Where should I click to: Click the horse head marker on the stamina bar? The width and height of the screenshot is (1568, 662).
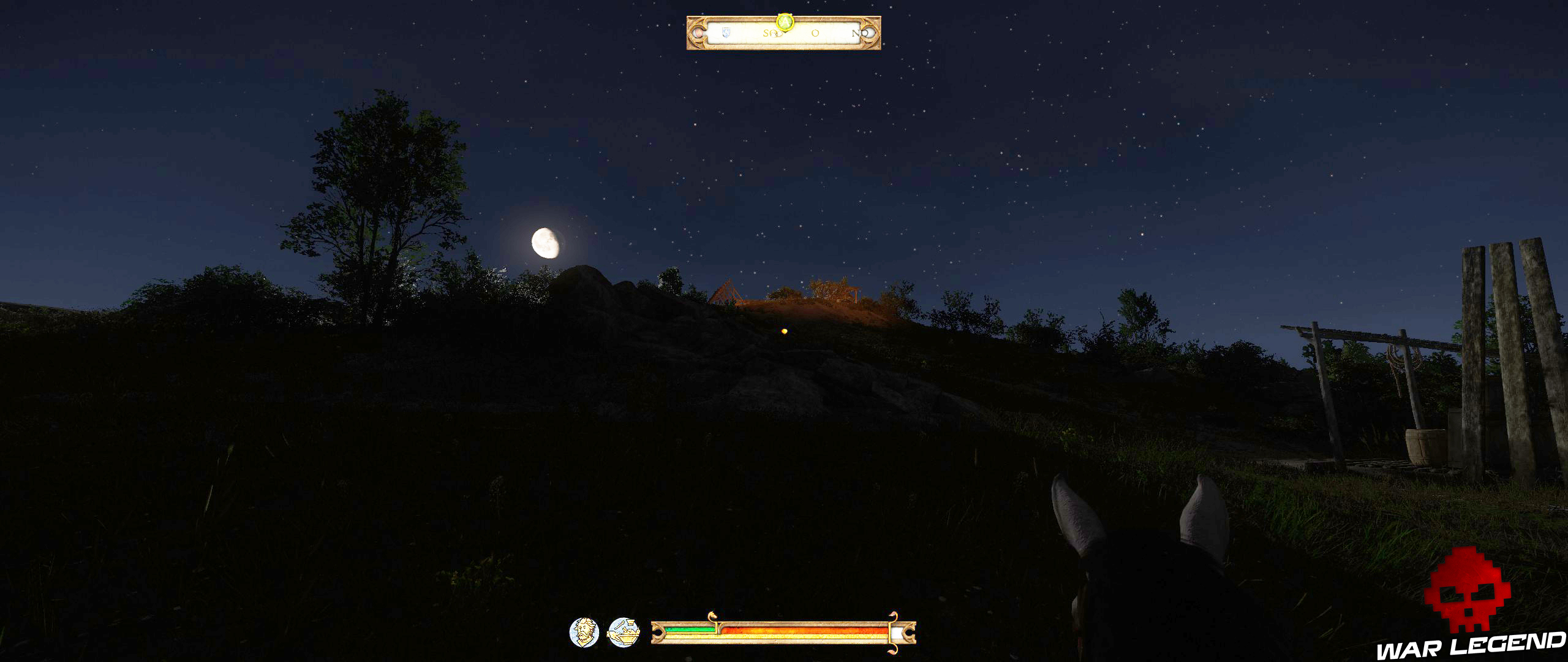click(x=713, y=615)
